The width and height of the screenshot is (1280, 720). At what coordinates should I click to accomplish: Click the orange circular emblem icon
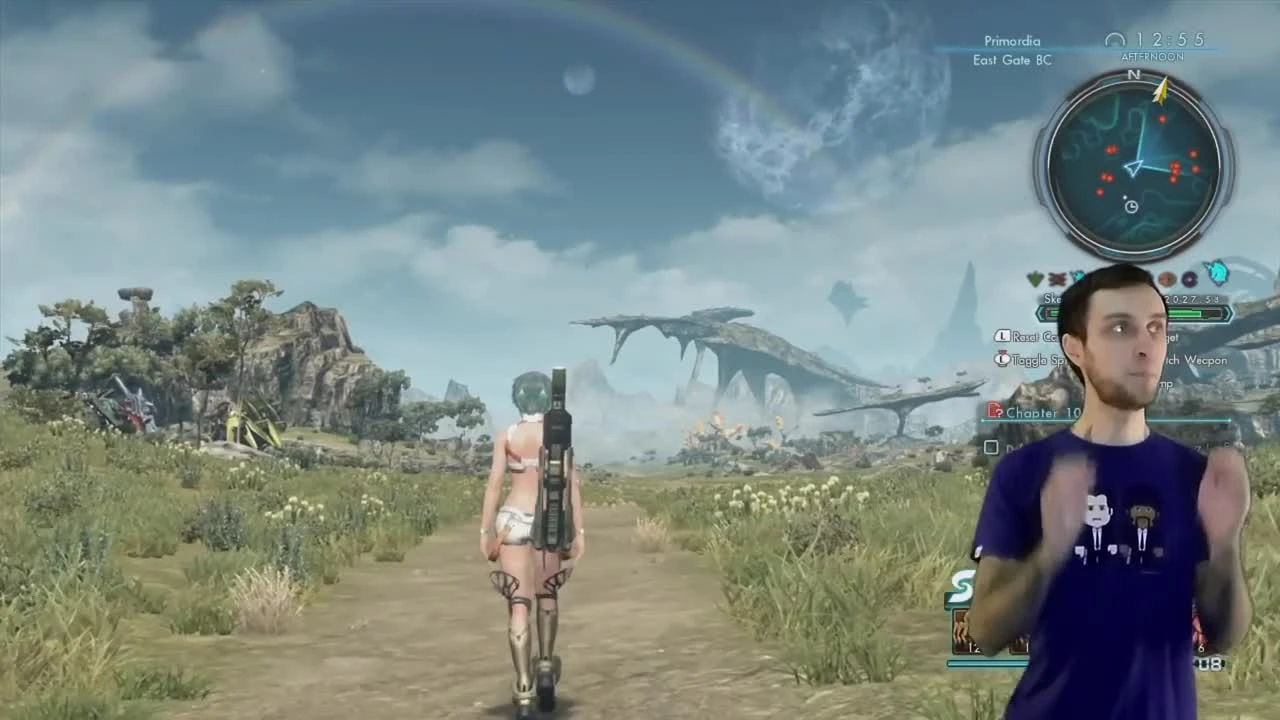point(1167,279)
